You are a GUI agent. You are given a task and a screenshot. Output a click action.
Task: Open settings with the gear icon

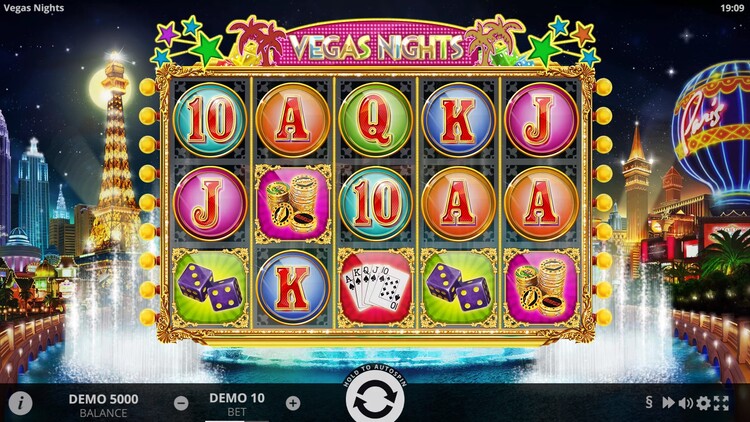703,403
